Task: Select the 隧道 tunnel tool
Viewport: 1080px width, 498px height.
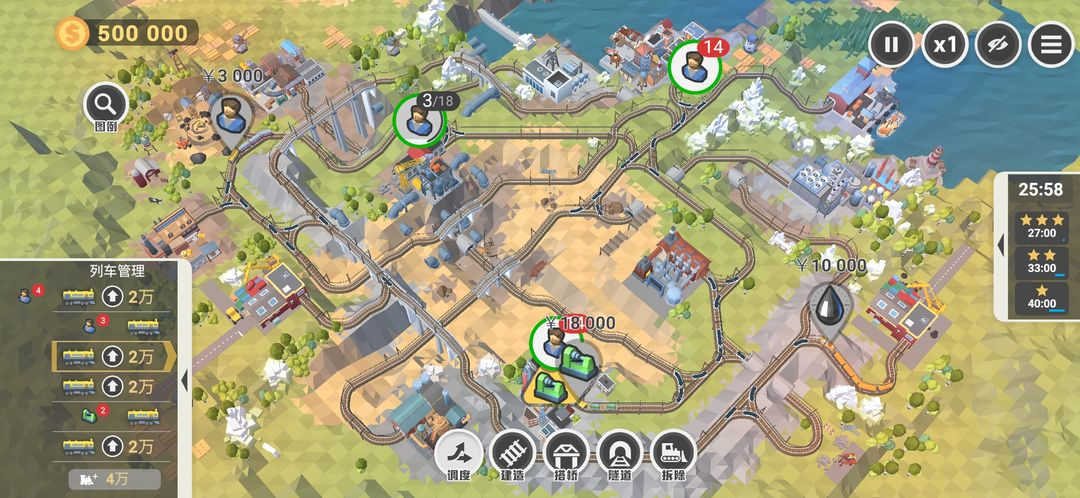Action: point(619,453)
